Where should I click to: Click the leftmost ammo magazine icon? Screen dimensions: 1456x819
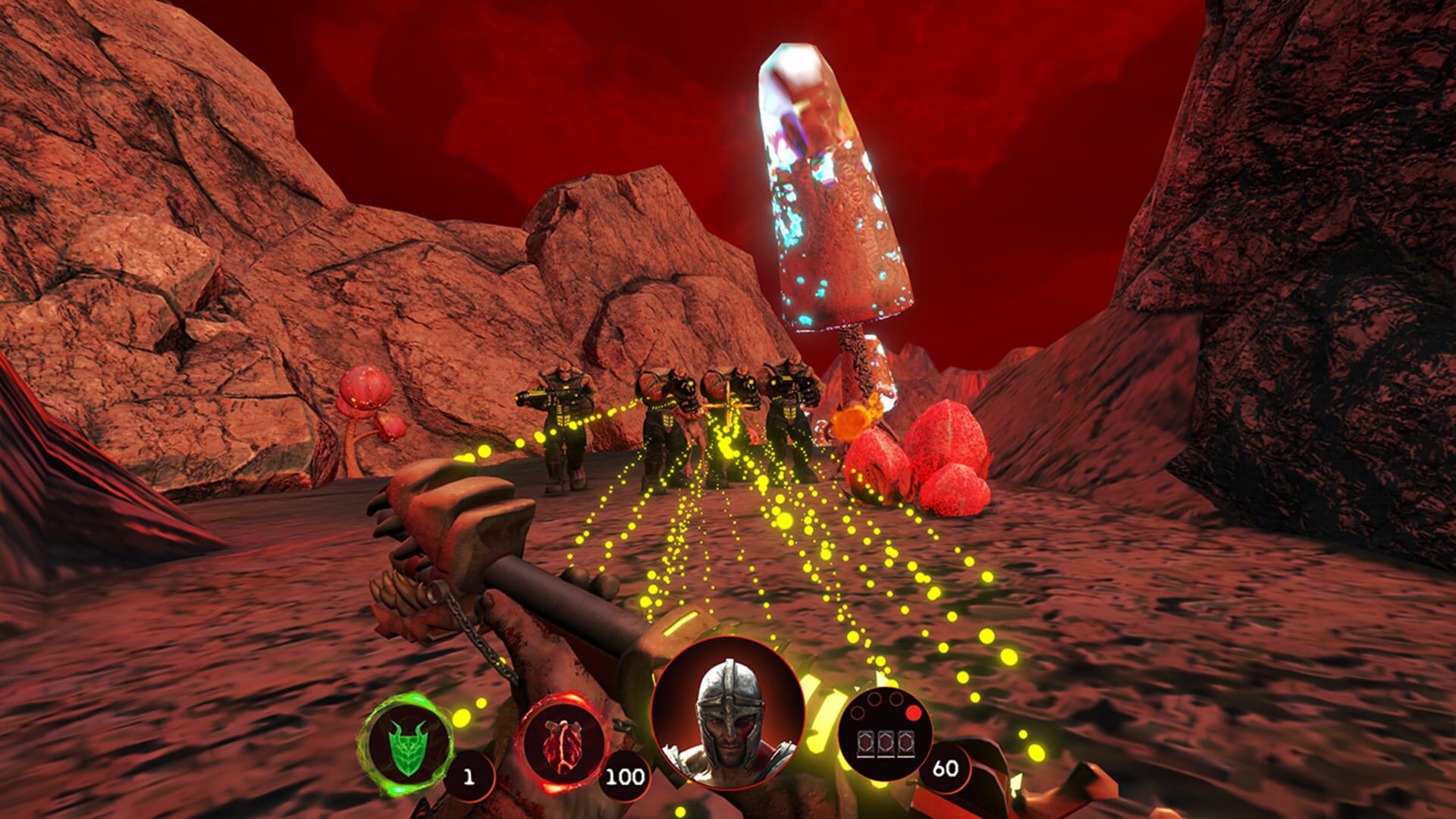866,743
